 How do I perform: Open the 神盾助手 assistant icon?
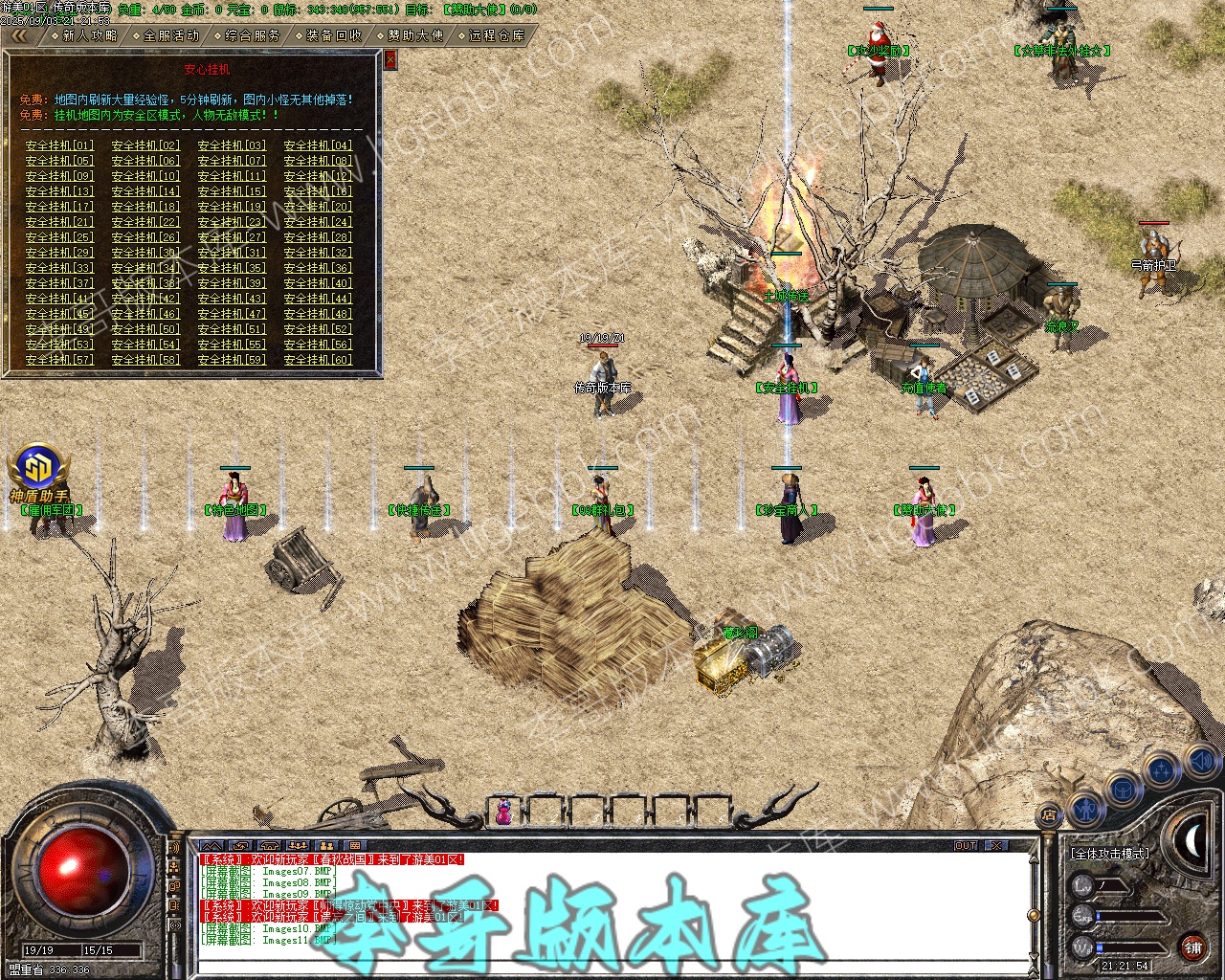[38, 469]
